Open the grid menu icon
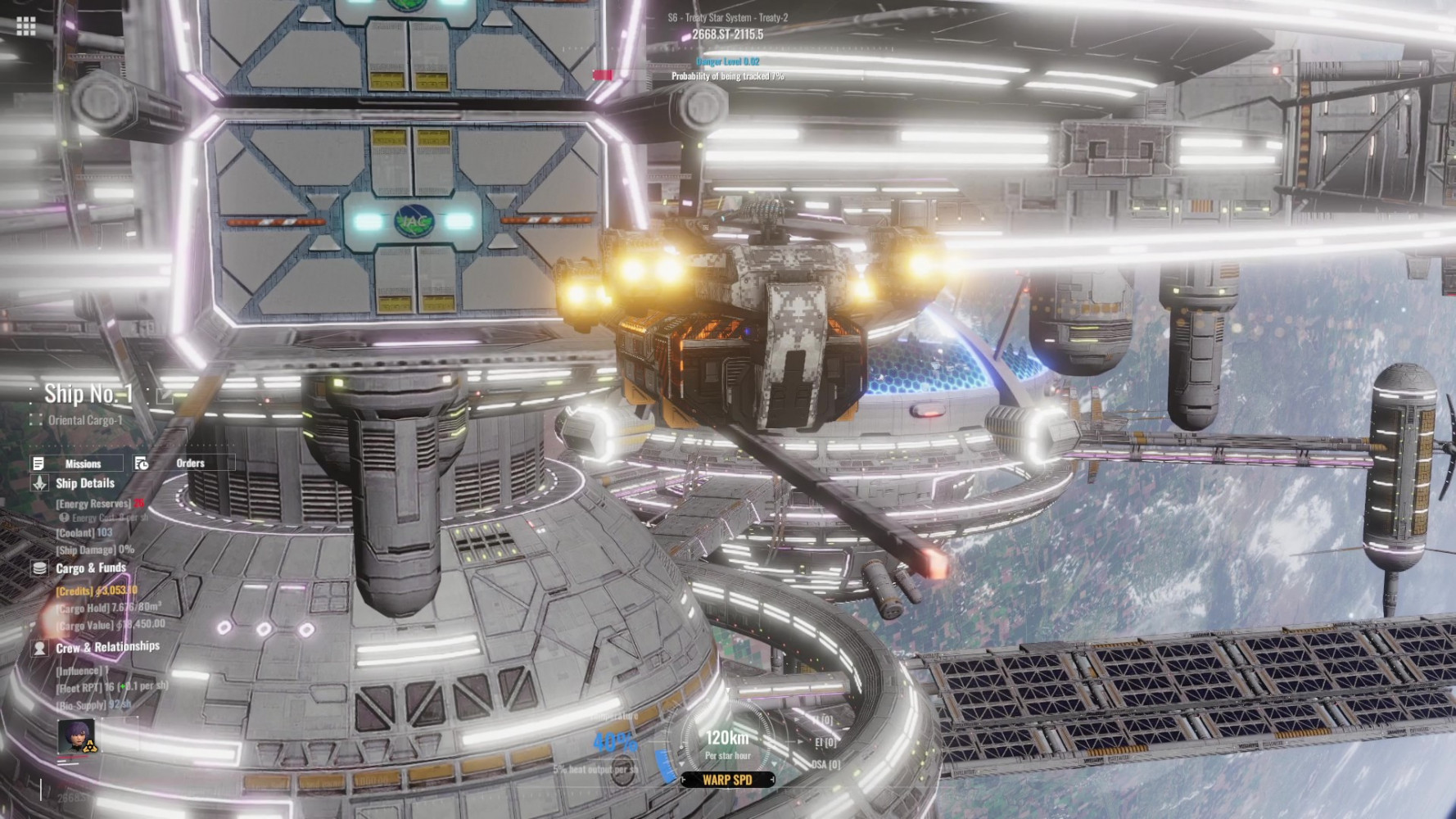1456x819 pixels. click(x=25, y=26)
